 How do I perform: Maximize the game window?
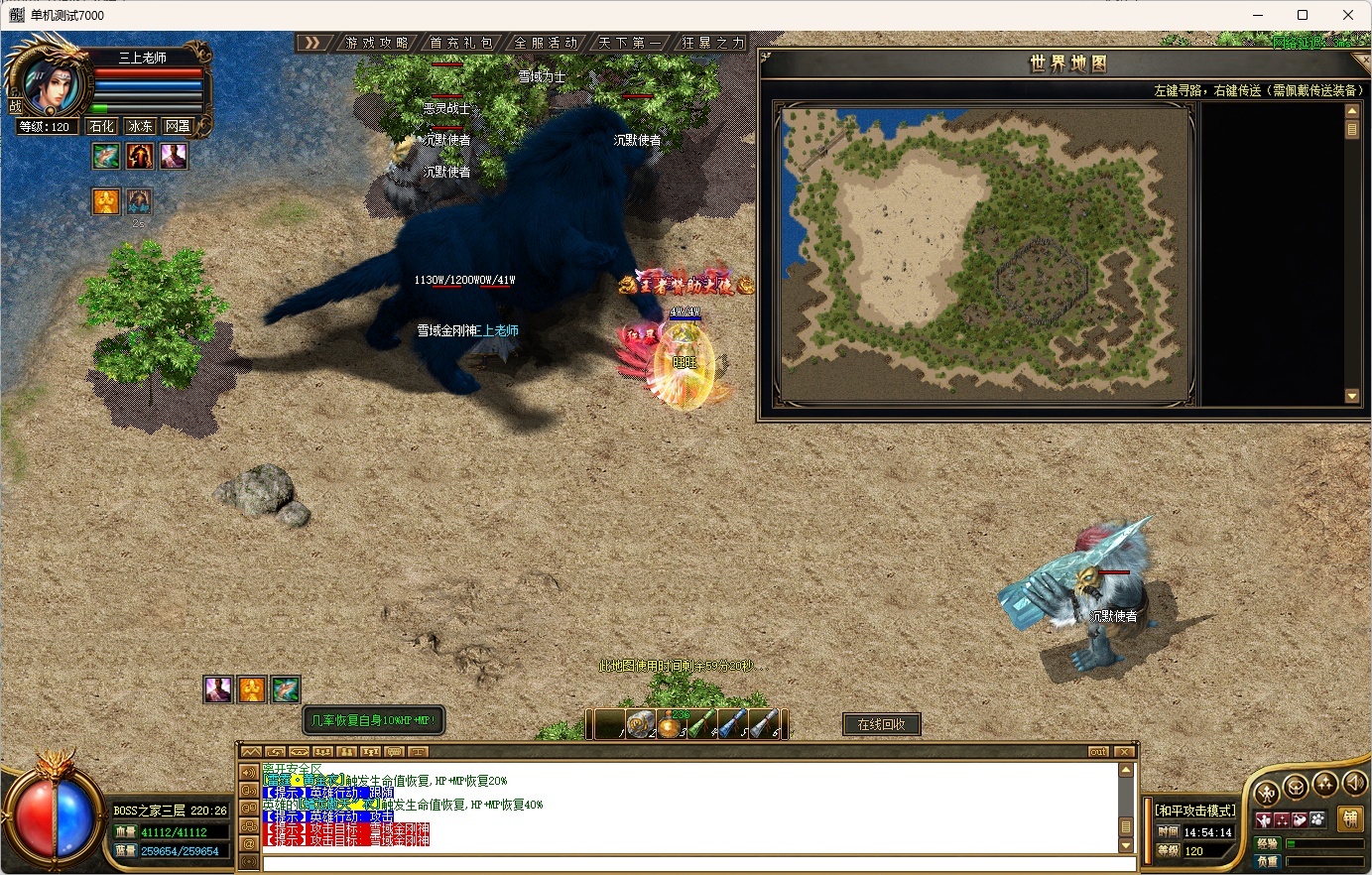coord(1303,15)
